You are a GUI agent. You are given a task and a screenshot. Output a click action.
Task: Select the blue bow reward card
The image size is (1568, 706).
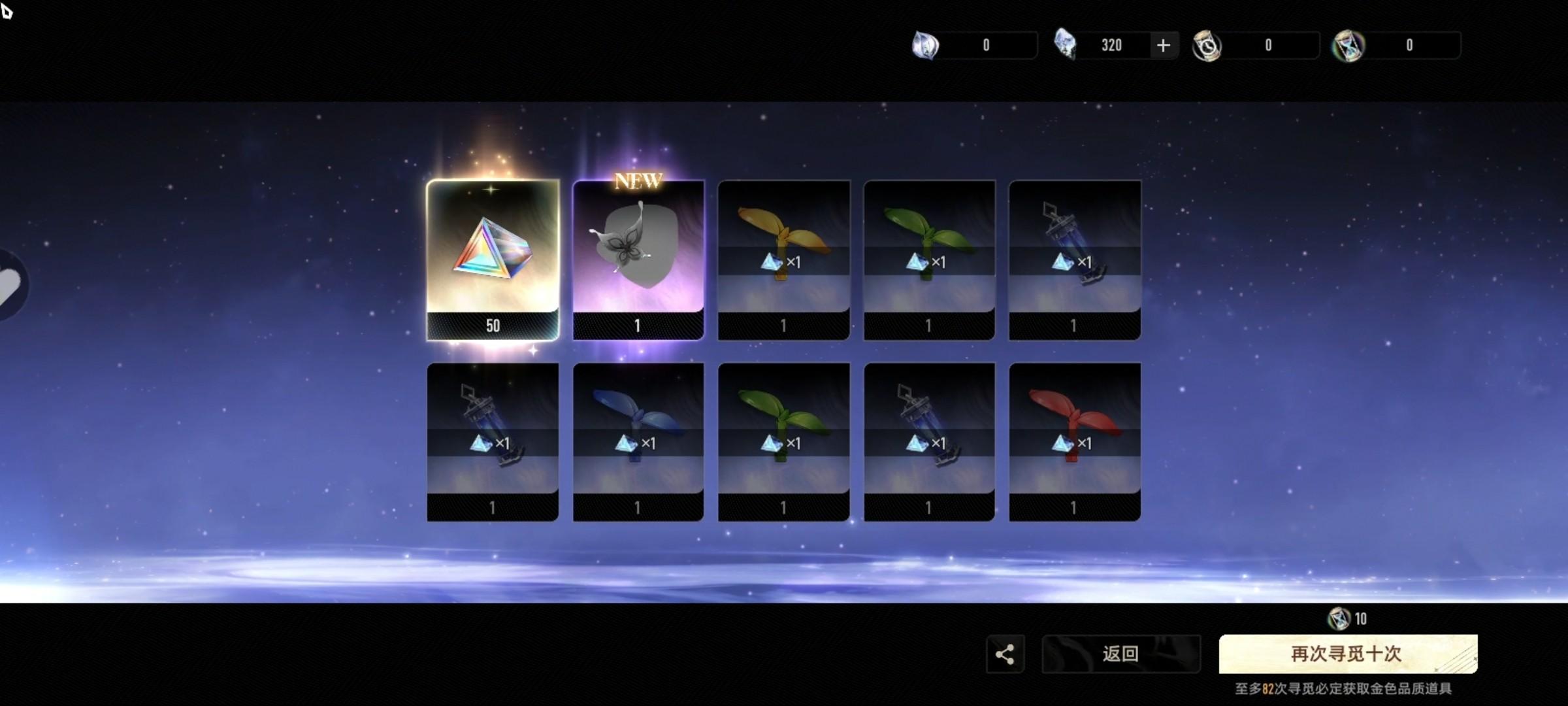pos(638,442)
